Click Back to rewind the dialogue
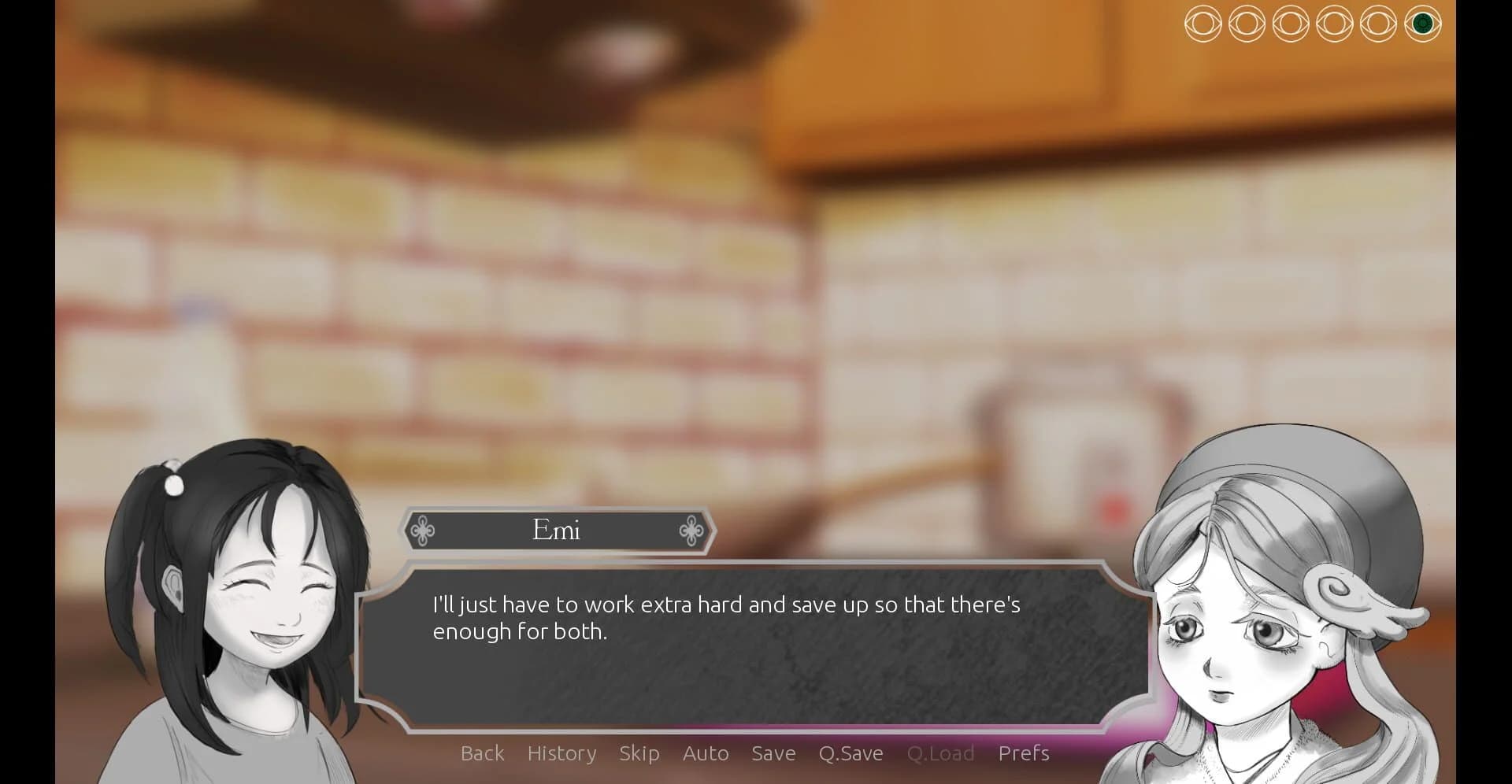 click(x=483, y=753)
